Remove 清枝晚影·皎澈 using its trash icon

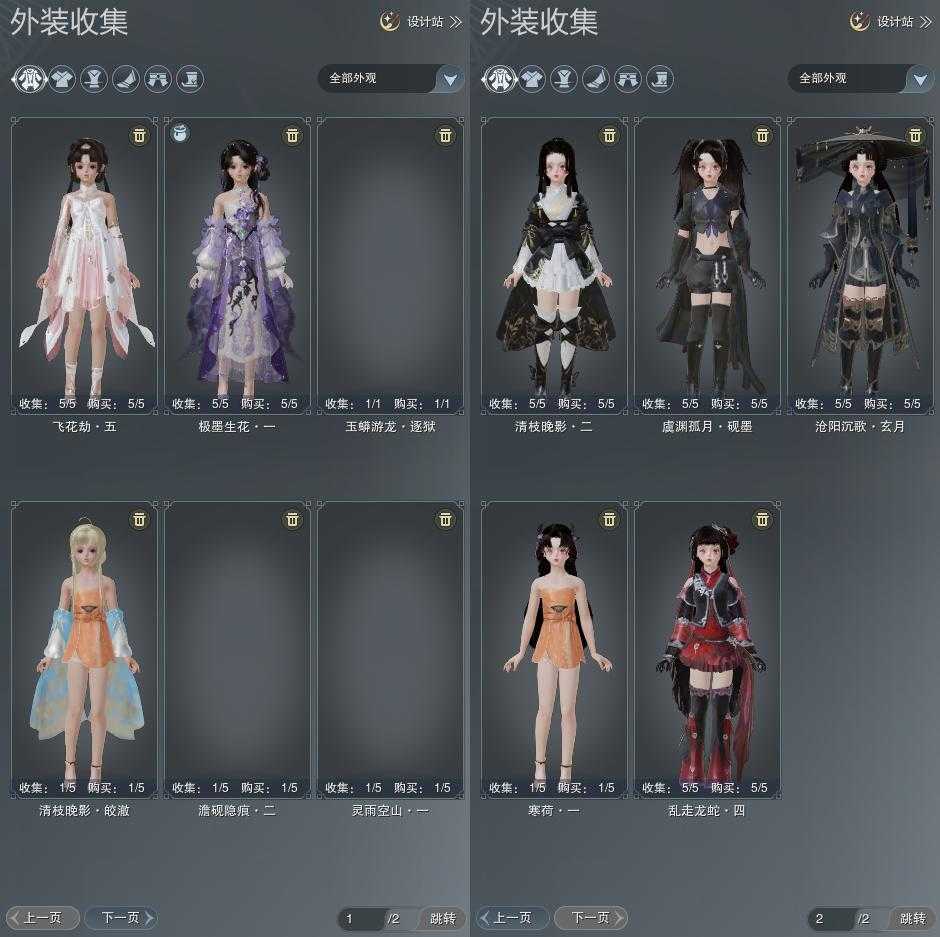[139, 519]
